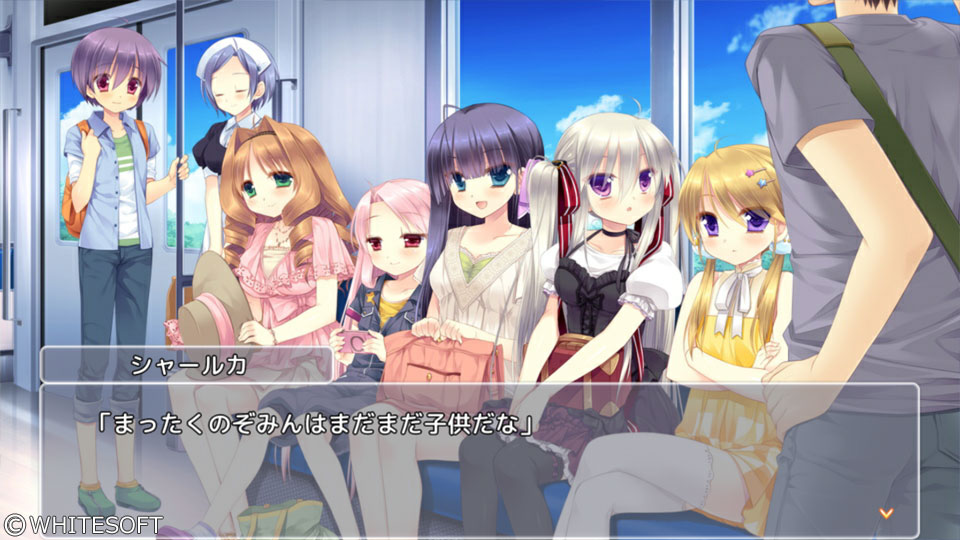Click the orange advance arrow in dialogue box
960x540 pixels.
885,513
